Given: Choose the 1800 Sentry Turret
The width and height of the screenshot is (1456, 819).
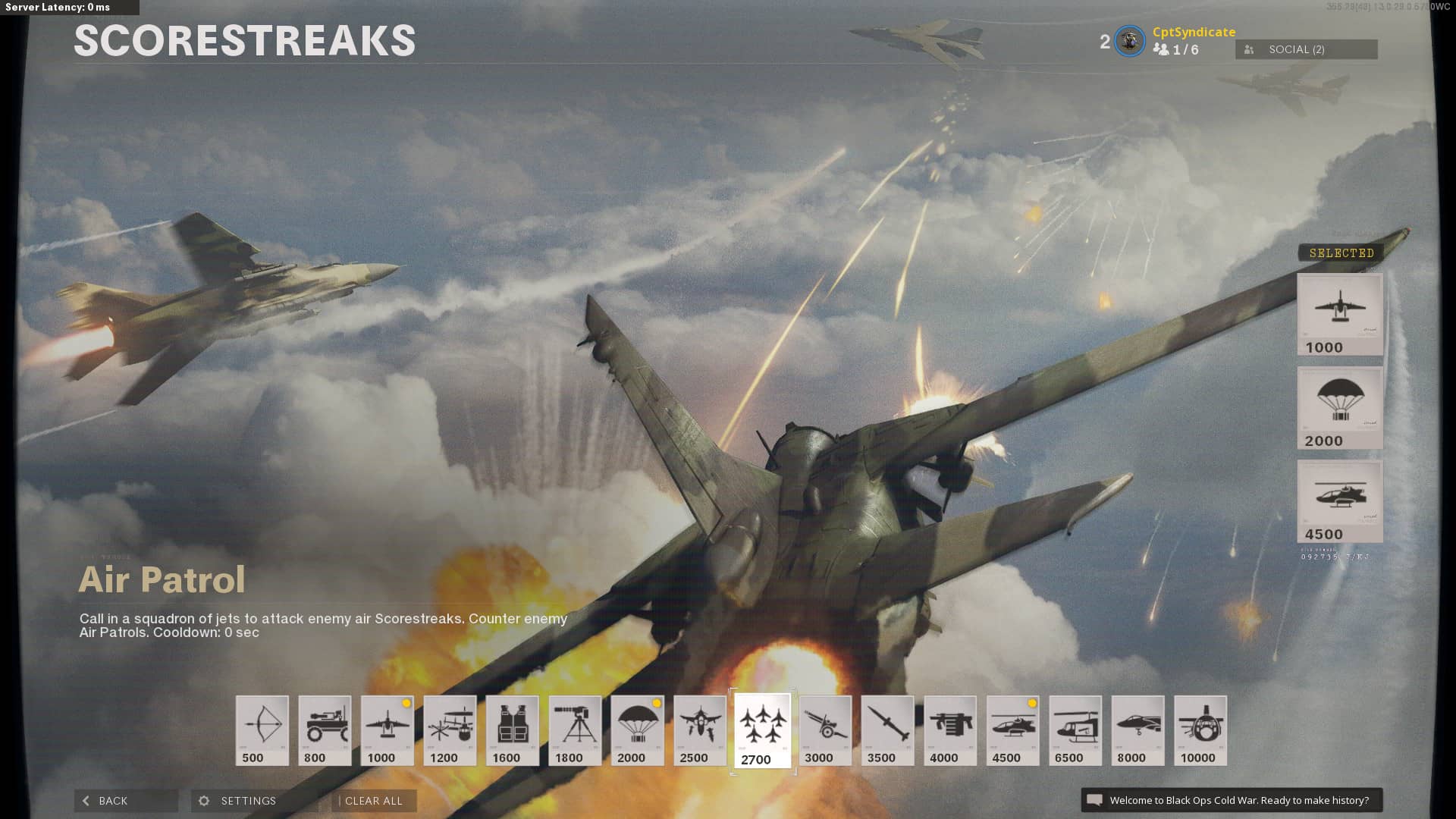Looking at the screenshot, I should click(x=575, y=730).
